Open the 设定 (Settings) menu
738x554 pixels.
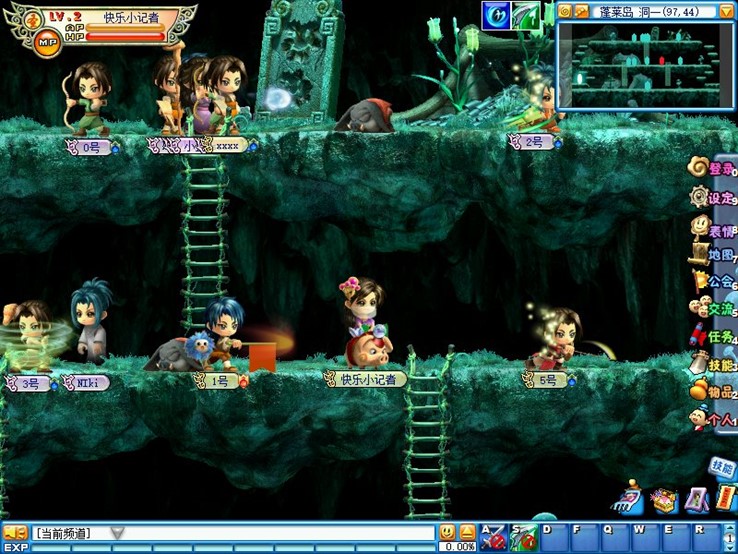pos(714,197)
